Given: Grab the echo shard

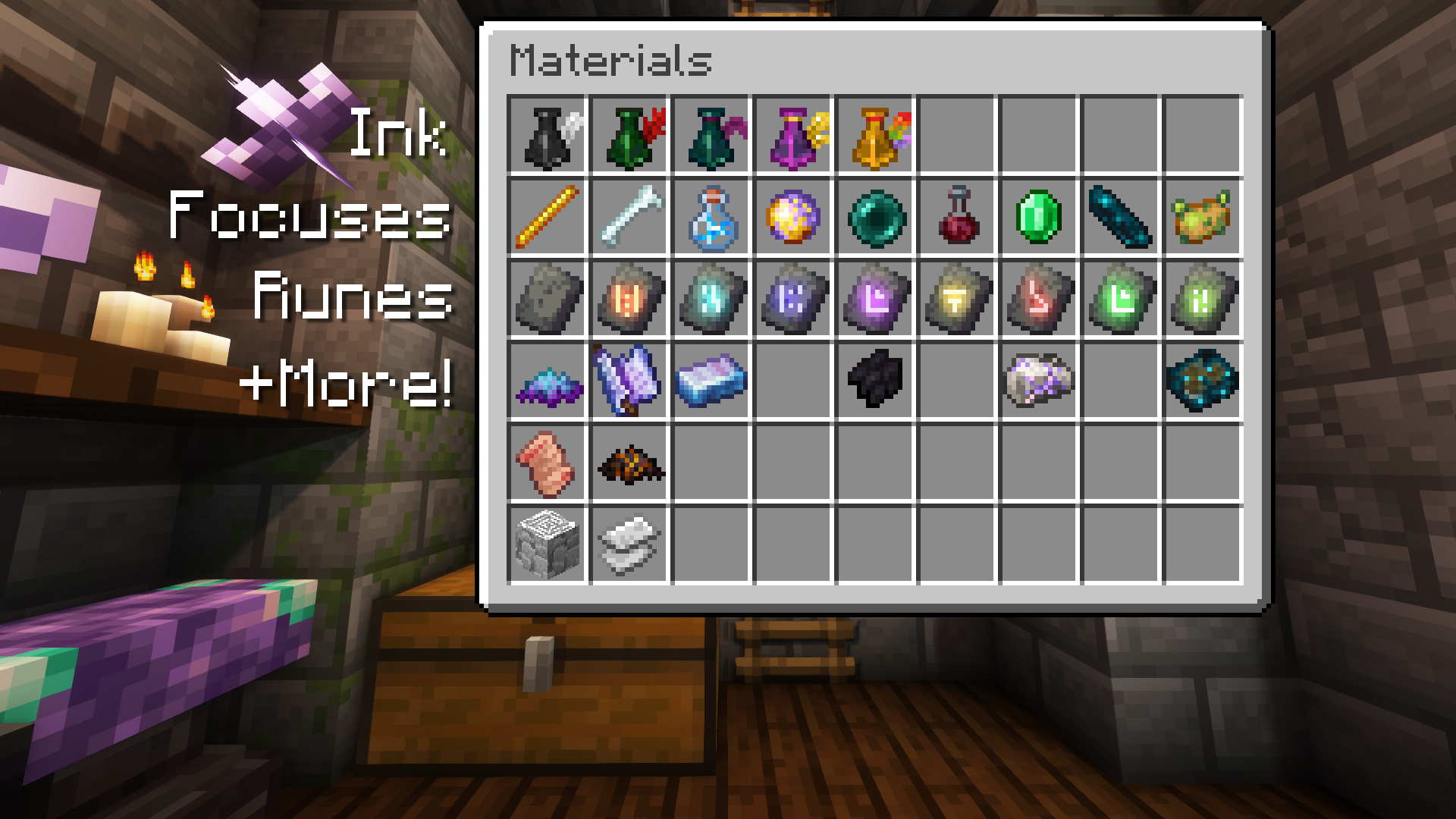Looking at the screenshot, I should click(x=1120, y=219).
